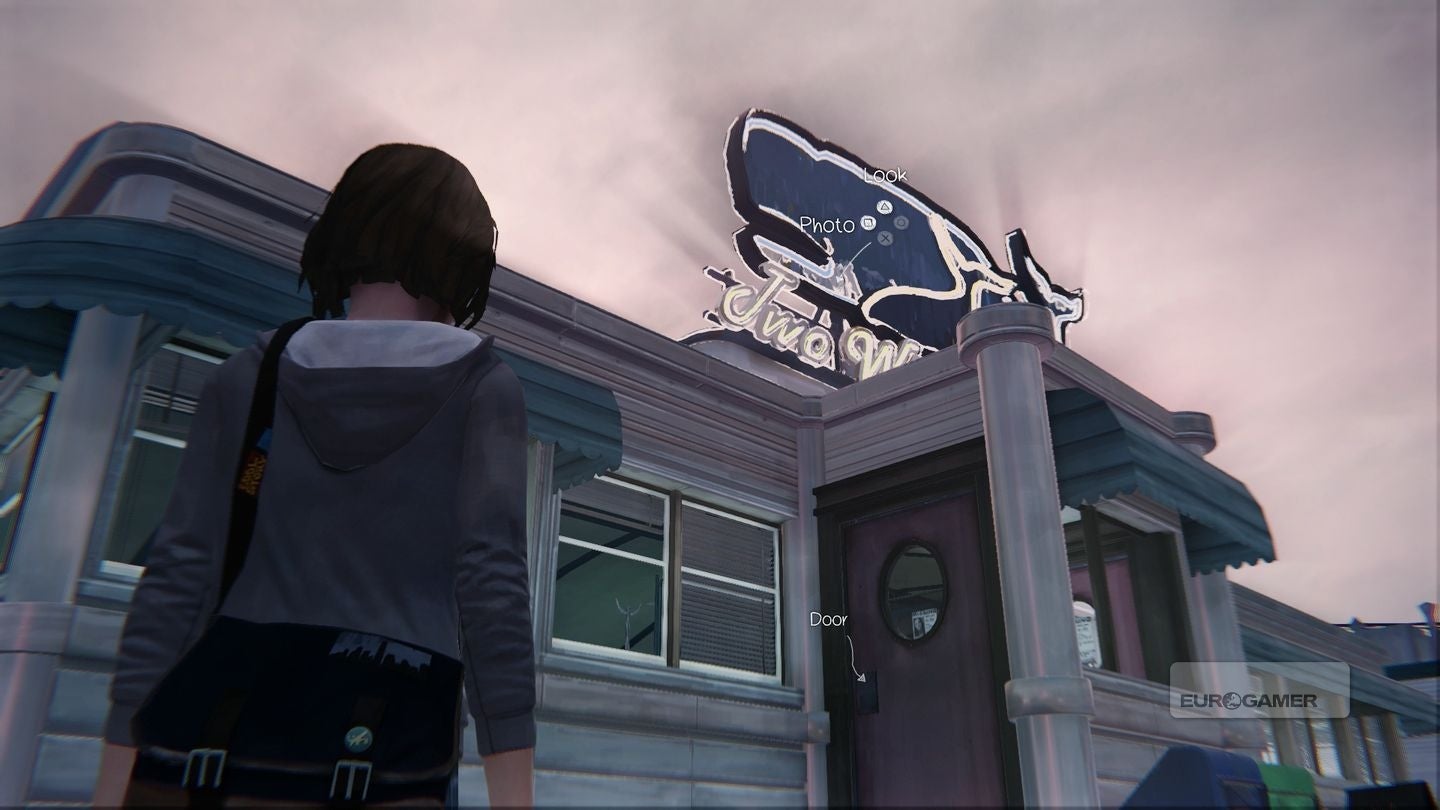This screenshot has width=1440, height=810.
Task: Click the faded Circle button icon
Action: click(901, 224)
